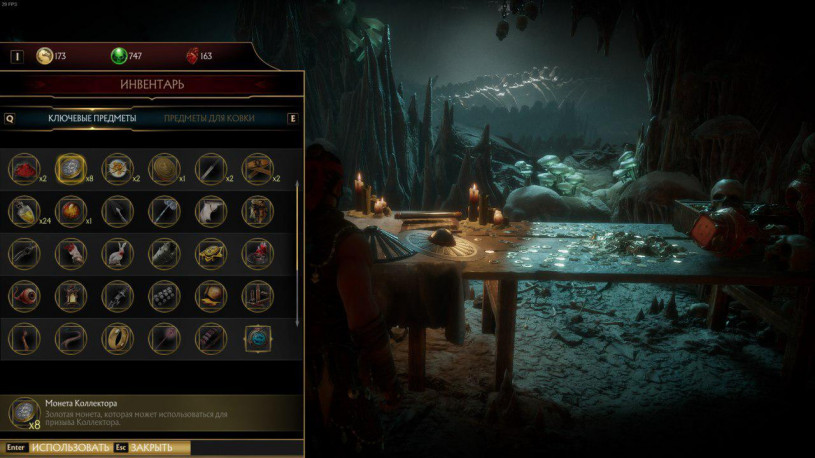
Task: Open the Предметы для ковки tab
Action: pyautogui.click(x=209, y=118)
